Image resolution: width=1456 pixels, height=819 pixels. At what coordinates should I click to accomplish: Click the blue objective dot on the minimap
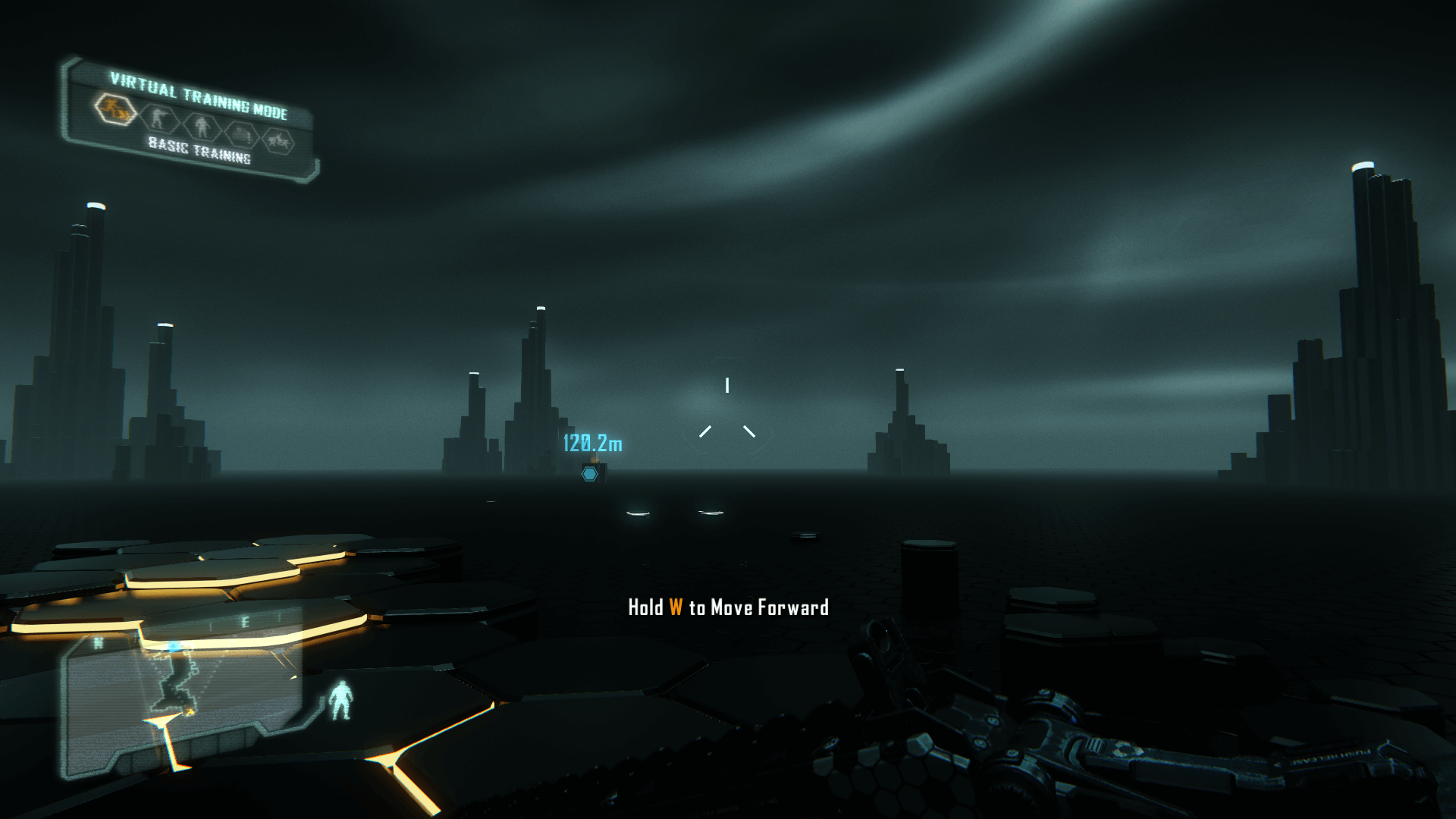click(174, 647)
